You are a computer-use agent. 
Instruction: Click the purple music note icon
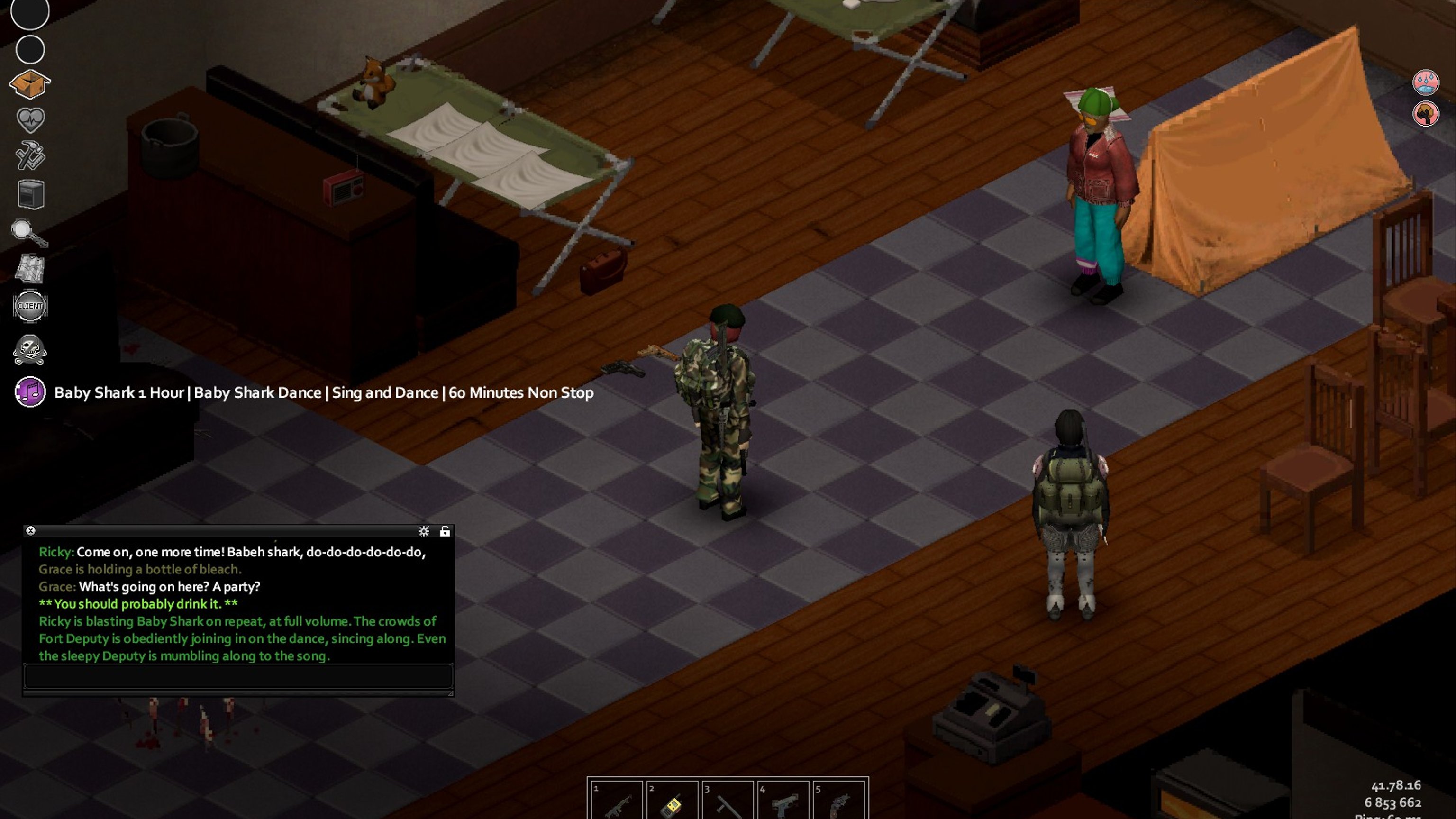30,391
